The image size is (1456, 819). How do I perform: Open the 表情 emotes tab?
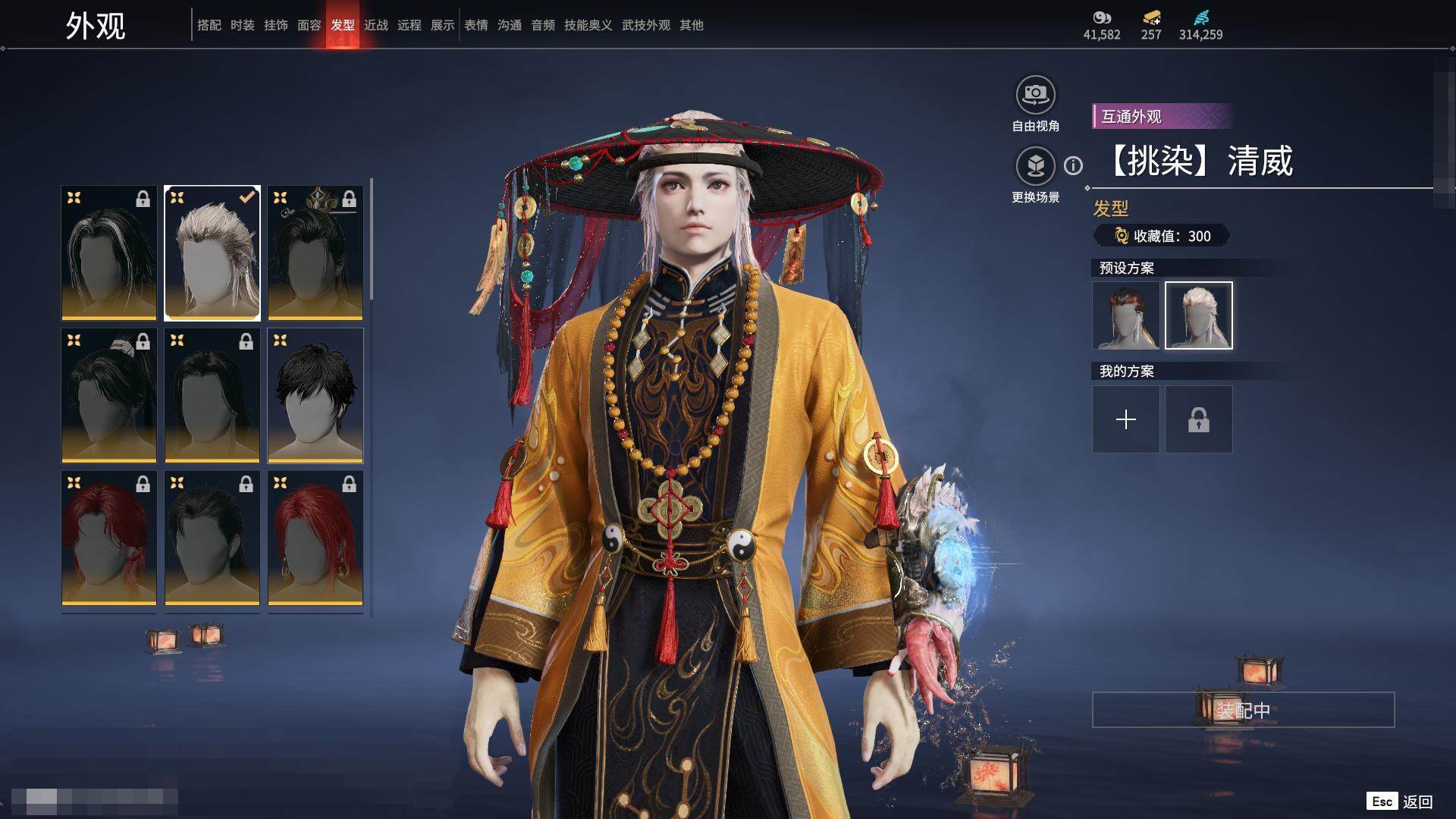point(475,25)
